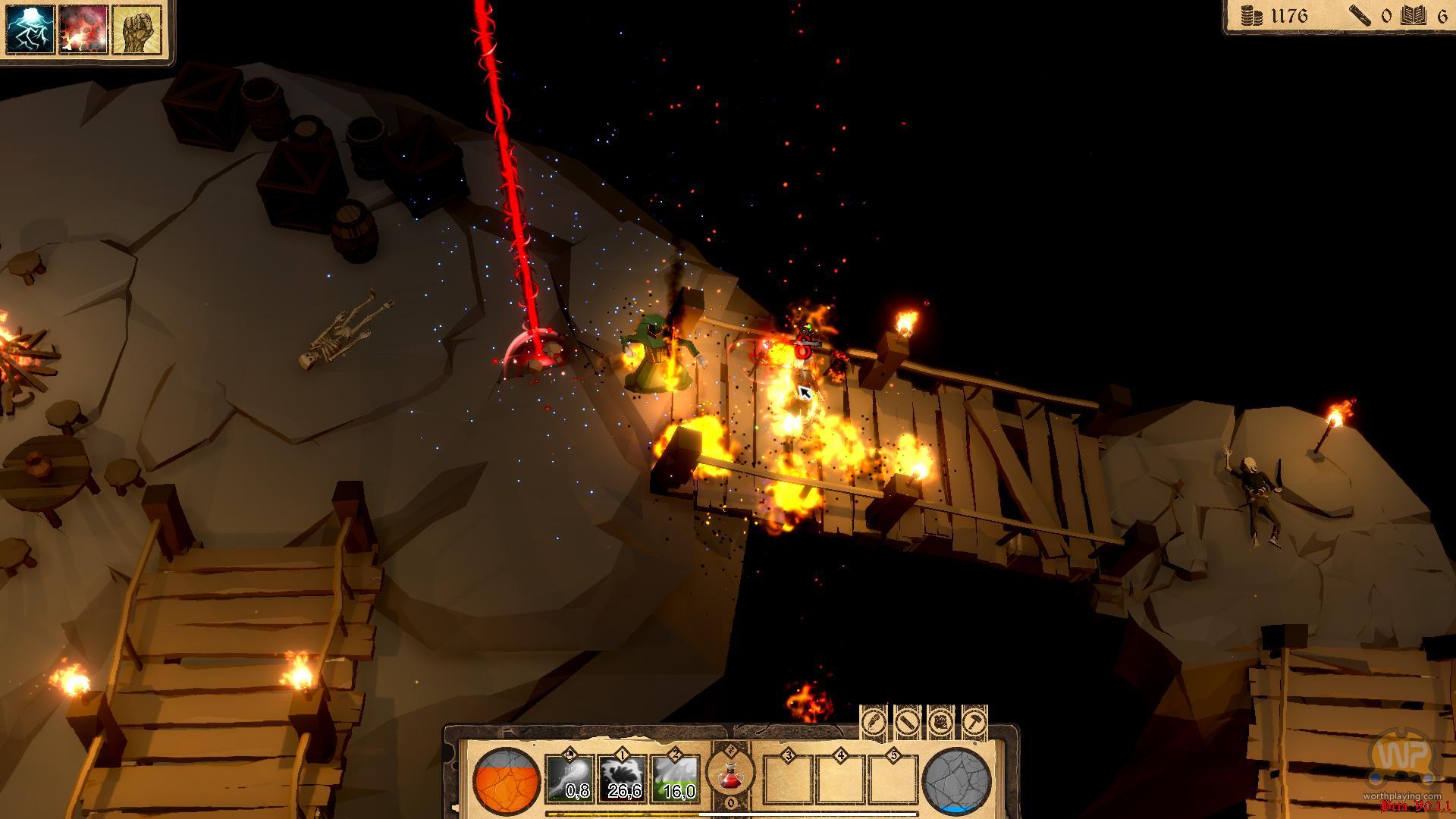Open the hammer crafting tab
The width and height of the screenshot is (1456, 819).
coord(974,720)
